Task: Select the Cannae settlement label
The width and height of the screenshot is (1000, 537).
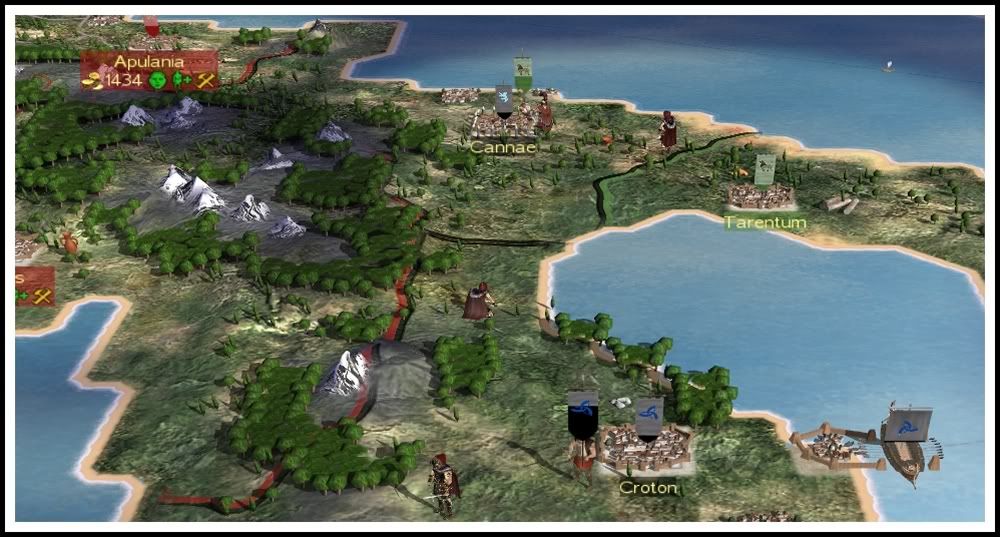Action: (x=503, y=147)
